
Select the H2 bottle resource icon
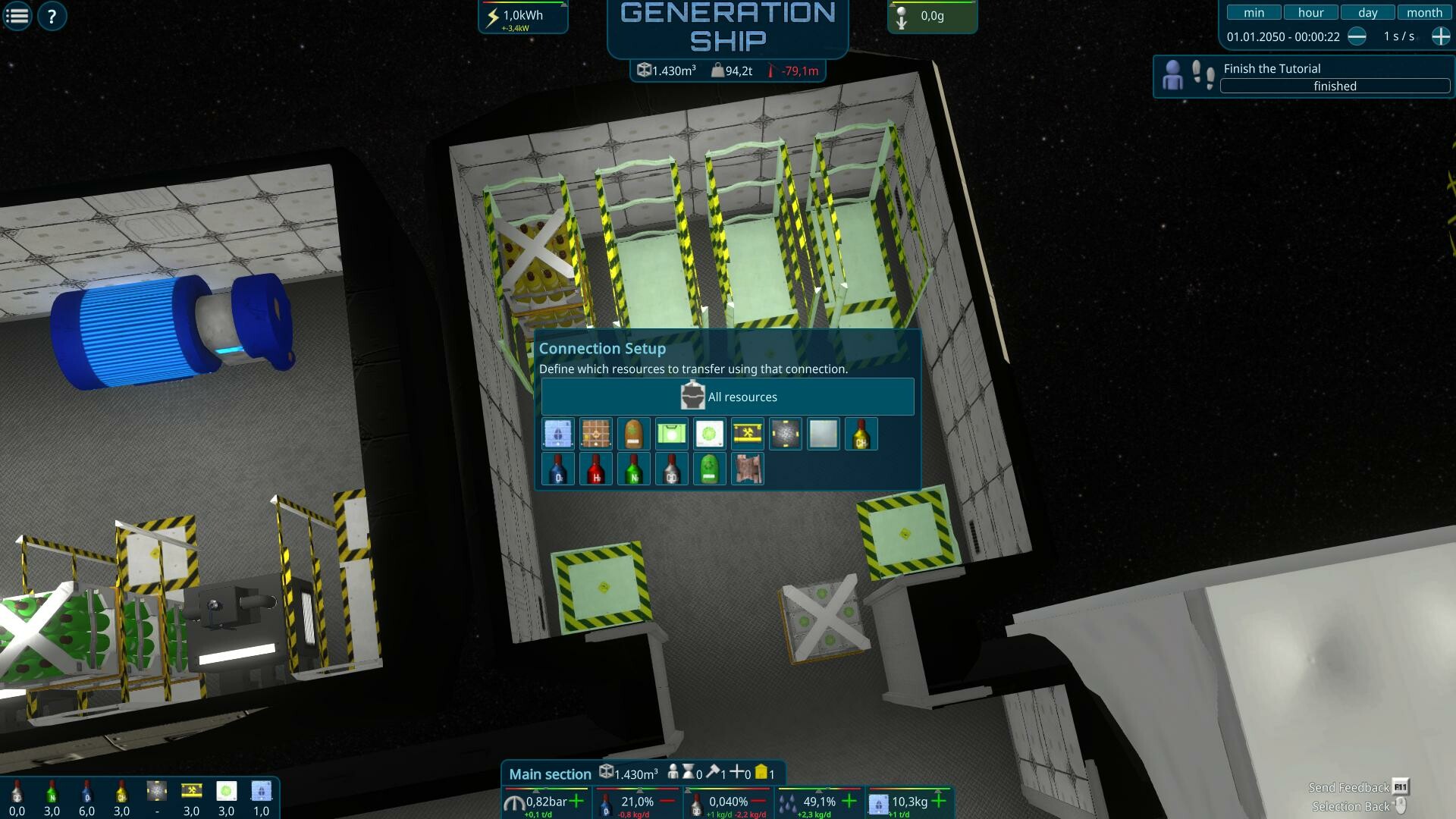tap(596, 468)
